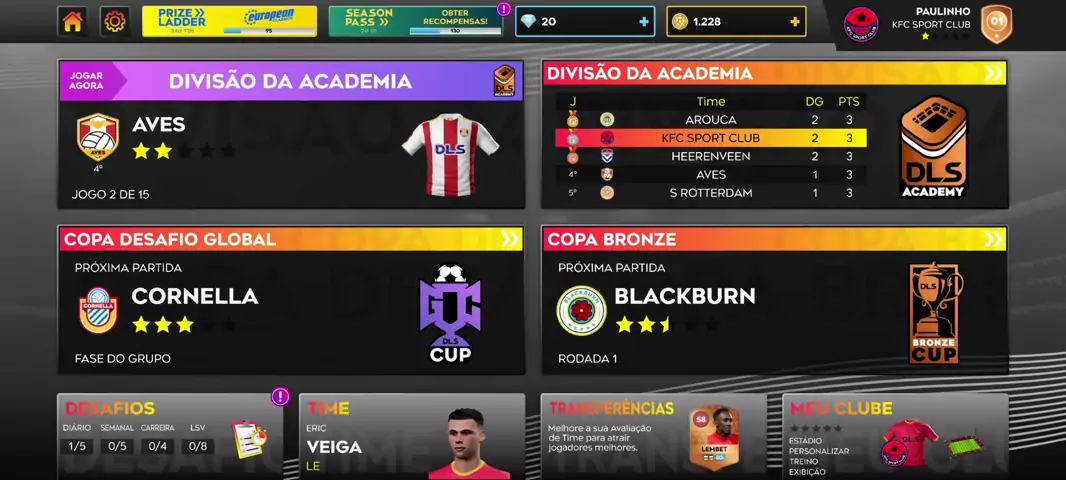Open the Time squad panel with Veiga

click(x=411, y=436)
